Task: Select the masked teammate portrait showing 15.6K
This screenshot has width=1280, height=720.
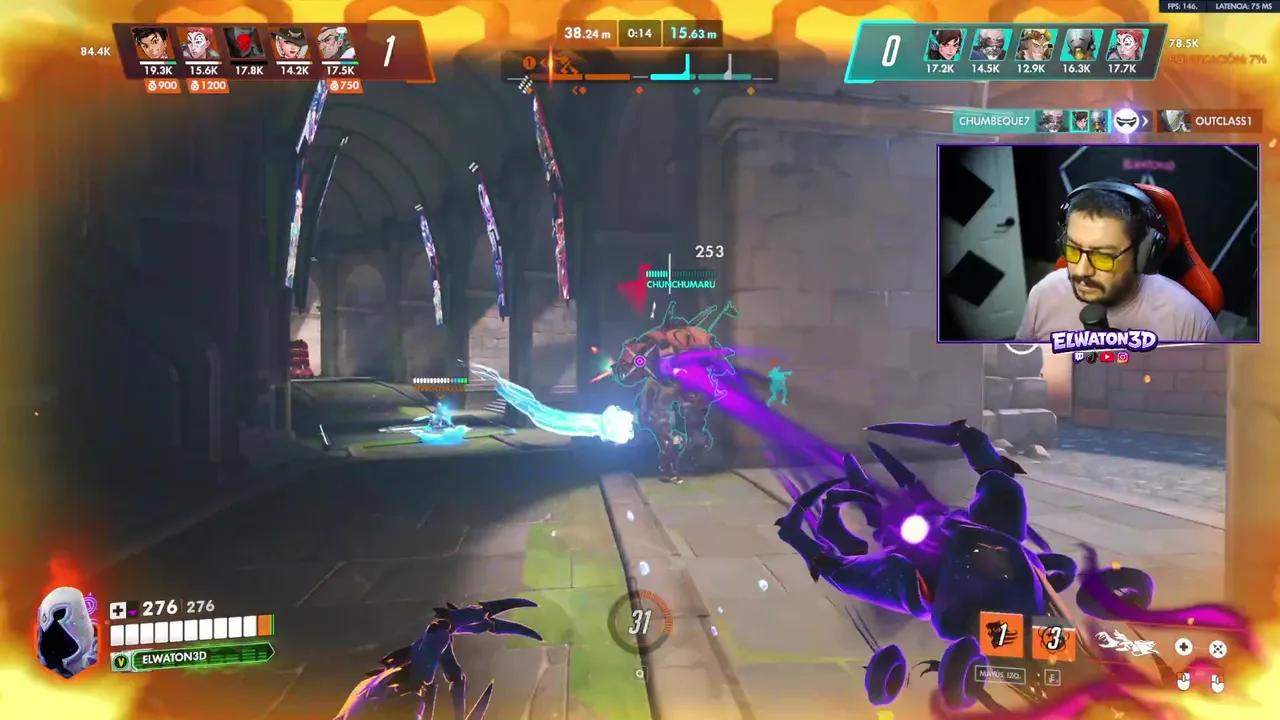Action: click(x=199, y=45)
